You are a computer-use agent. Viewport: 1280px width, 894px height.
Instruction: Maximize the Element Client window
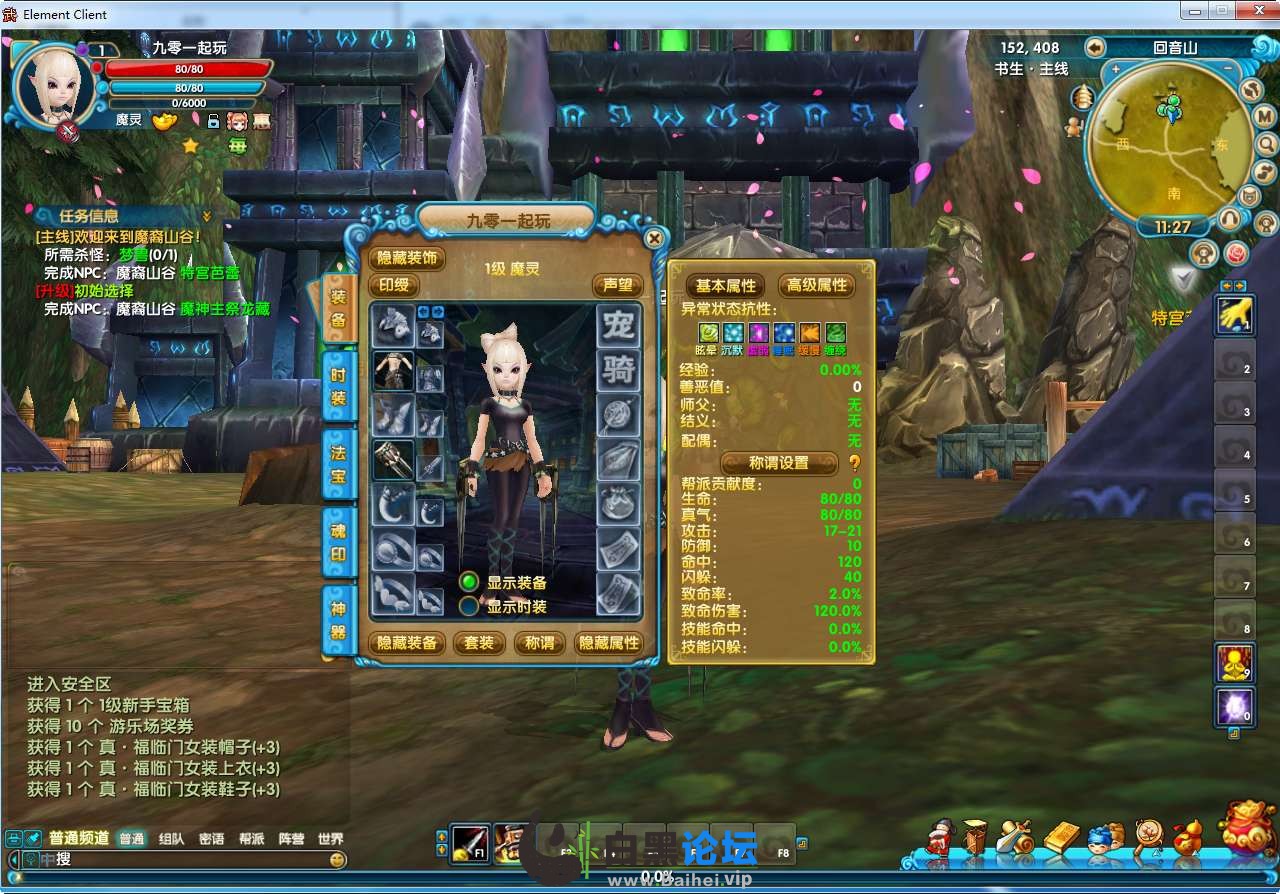pos(1221,11)
